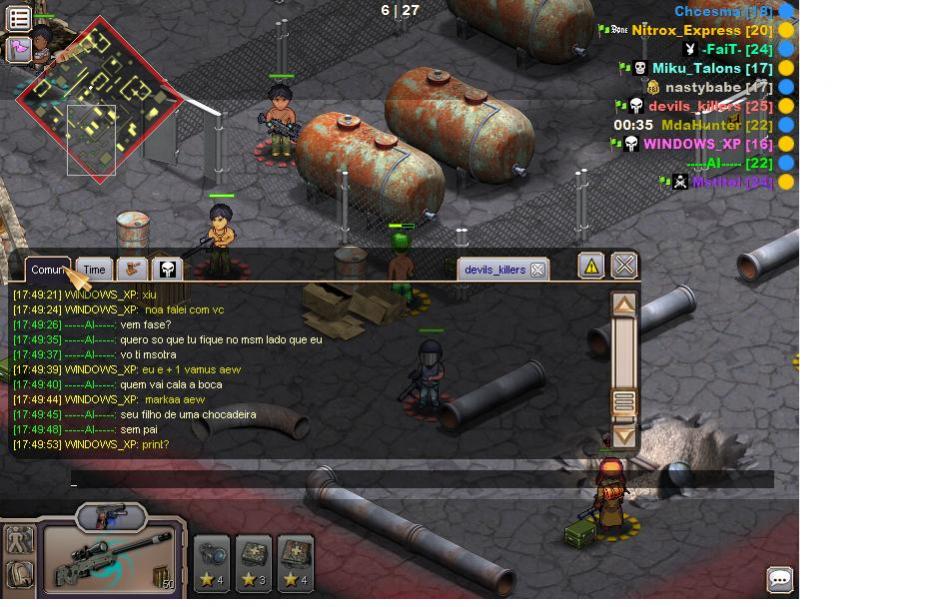Screen dimensions: 951x607
Task: Close the chat window
Action: click(624, 266)
